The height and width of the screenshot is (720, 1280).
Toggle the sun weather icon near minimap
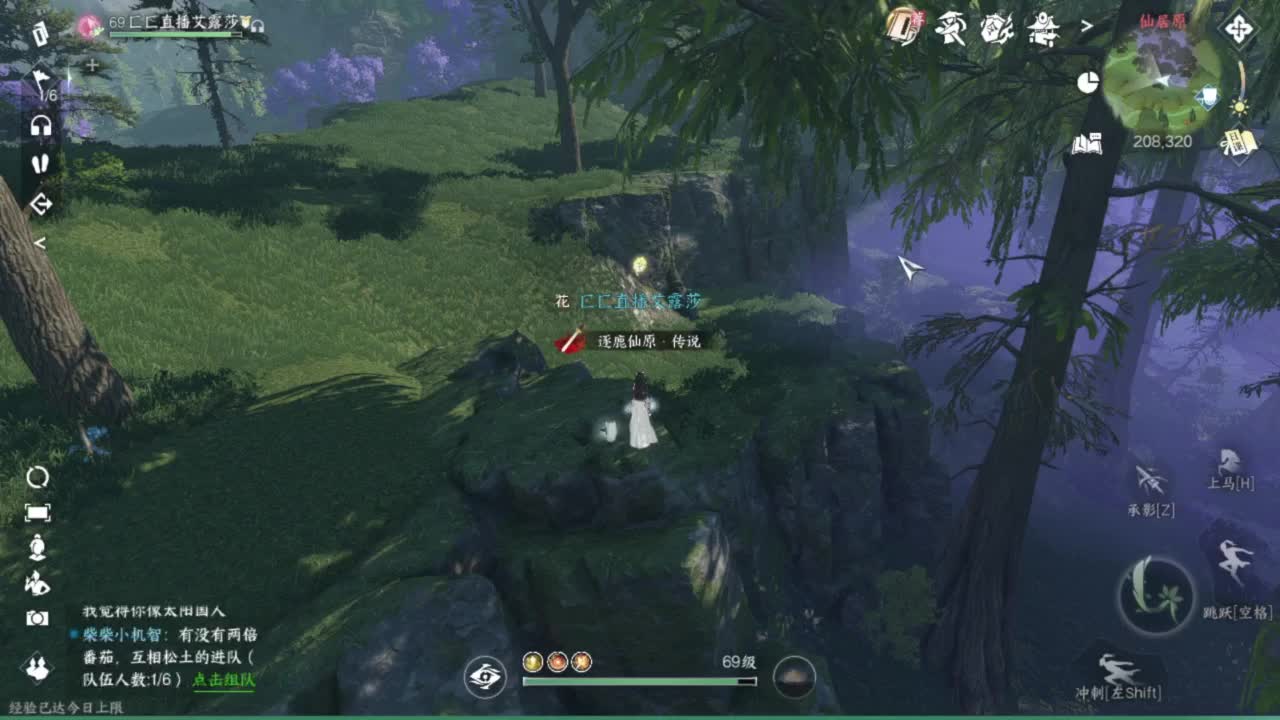(1238, 107)
